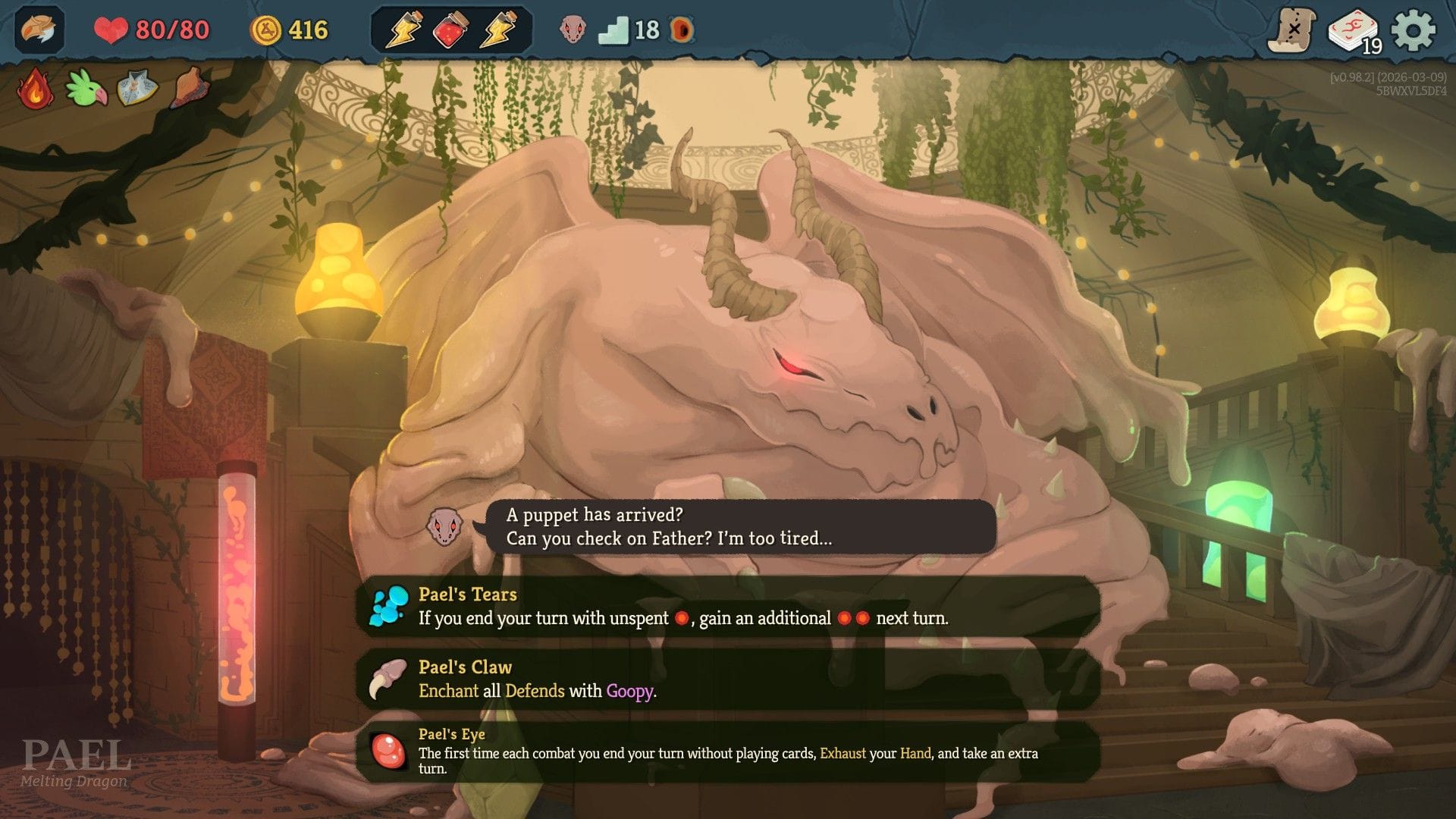This screenshot has width=1456, height=819.
Task: Choose the Pael's Tears option
Action: click(728, 607)
